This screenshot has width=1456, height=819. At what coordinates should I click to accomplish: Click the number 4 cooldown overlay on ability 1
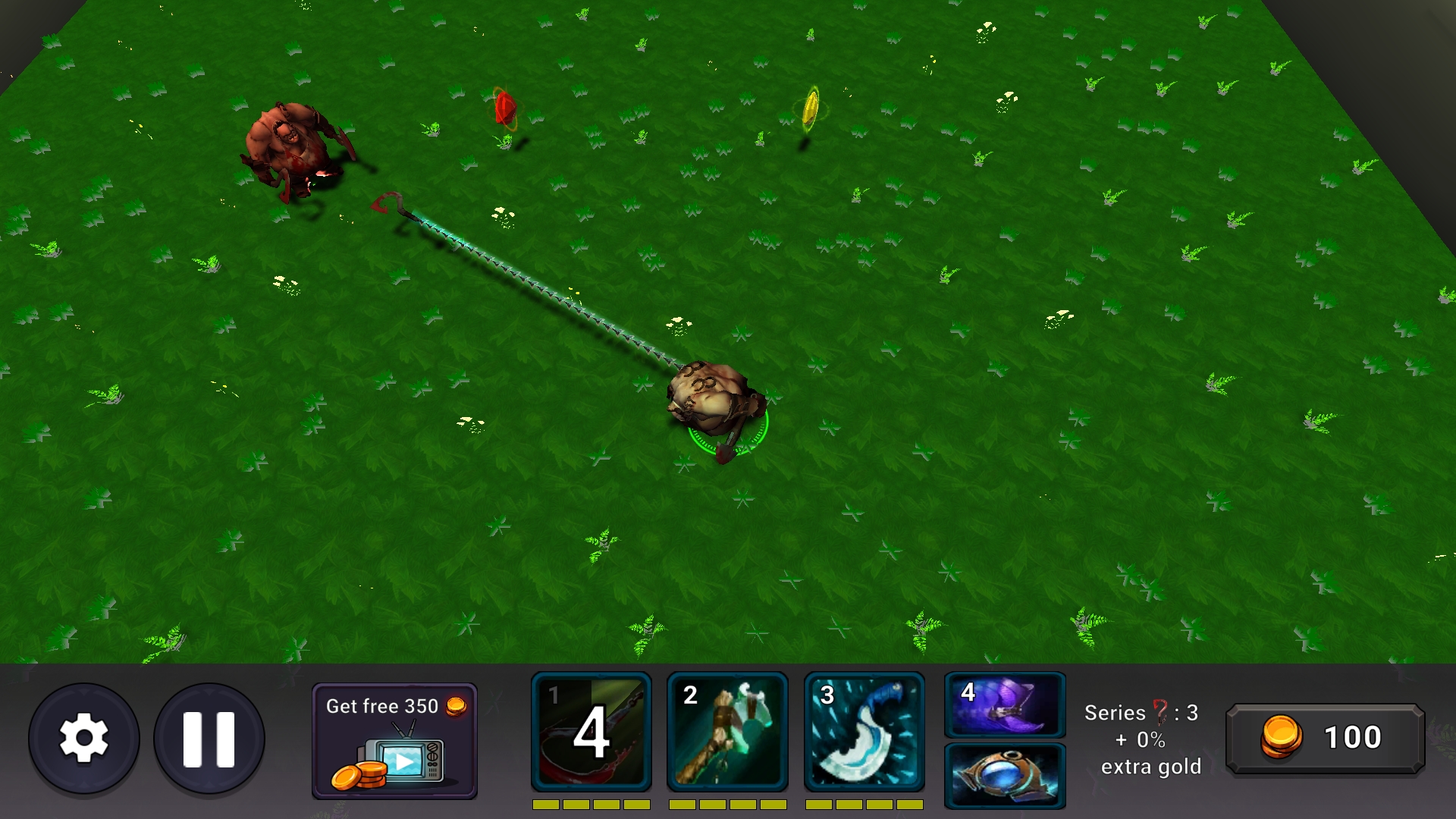click(591, 733)
